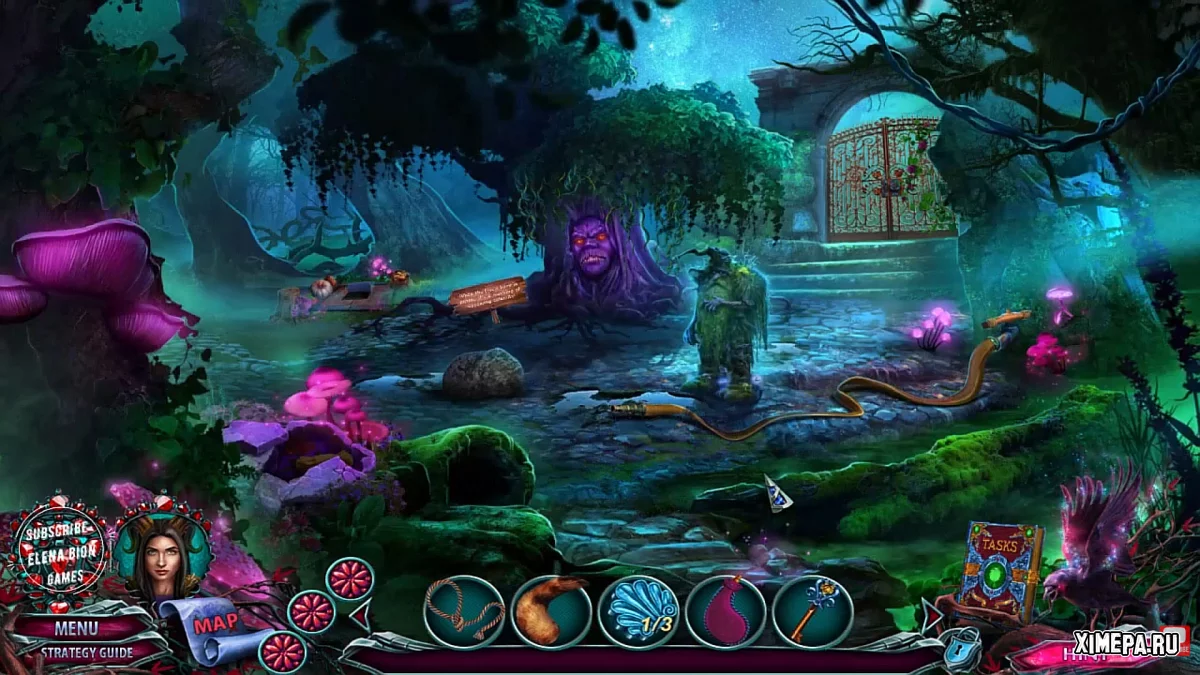Open the Map scroll
The image size is (1200, 675).
pyautogui.click(x=214, y=627)
